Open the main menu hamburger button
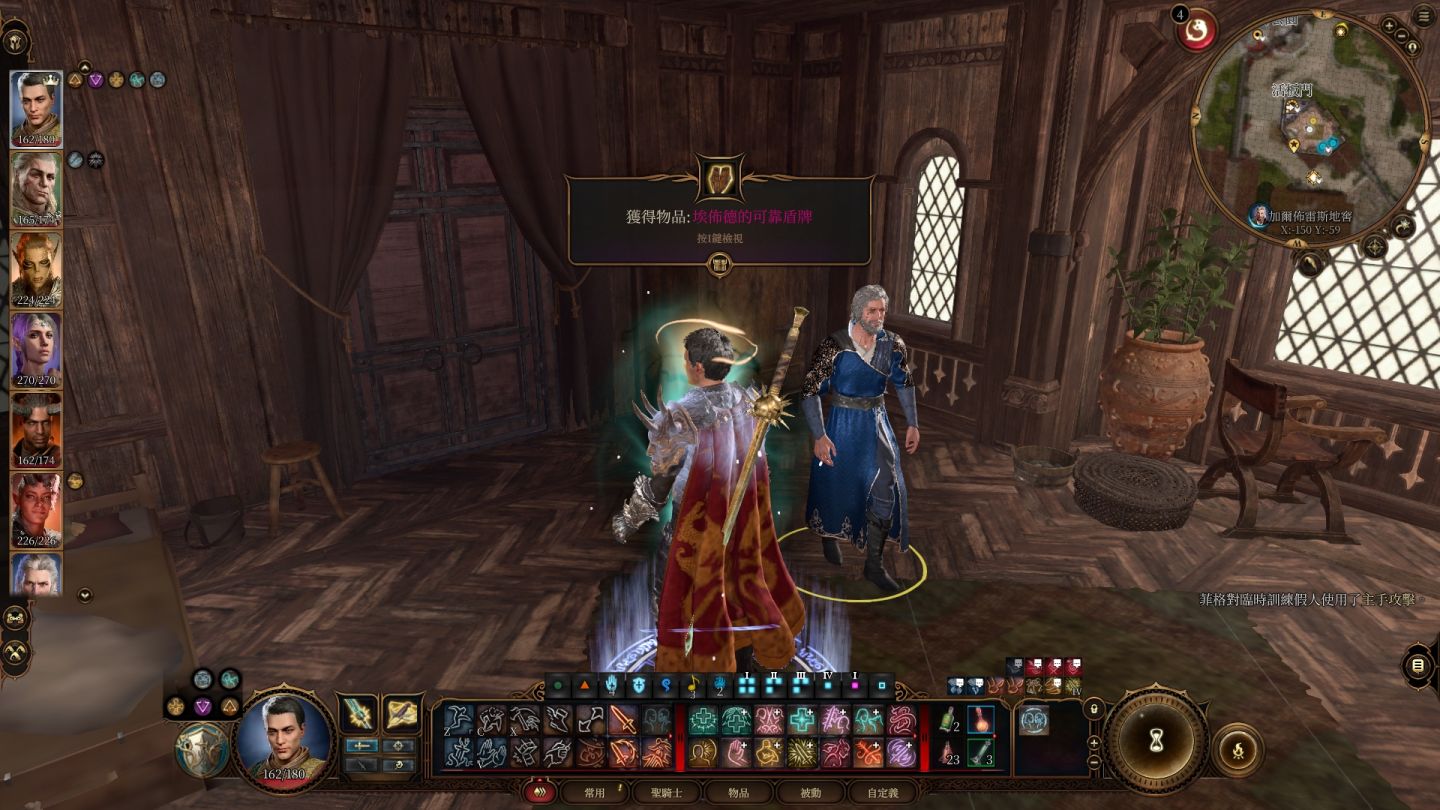The width and height of the screenshot is (1440, 810). pyautogui.click(x=1424, y=16)
